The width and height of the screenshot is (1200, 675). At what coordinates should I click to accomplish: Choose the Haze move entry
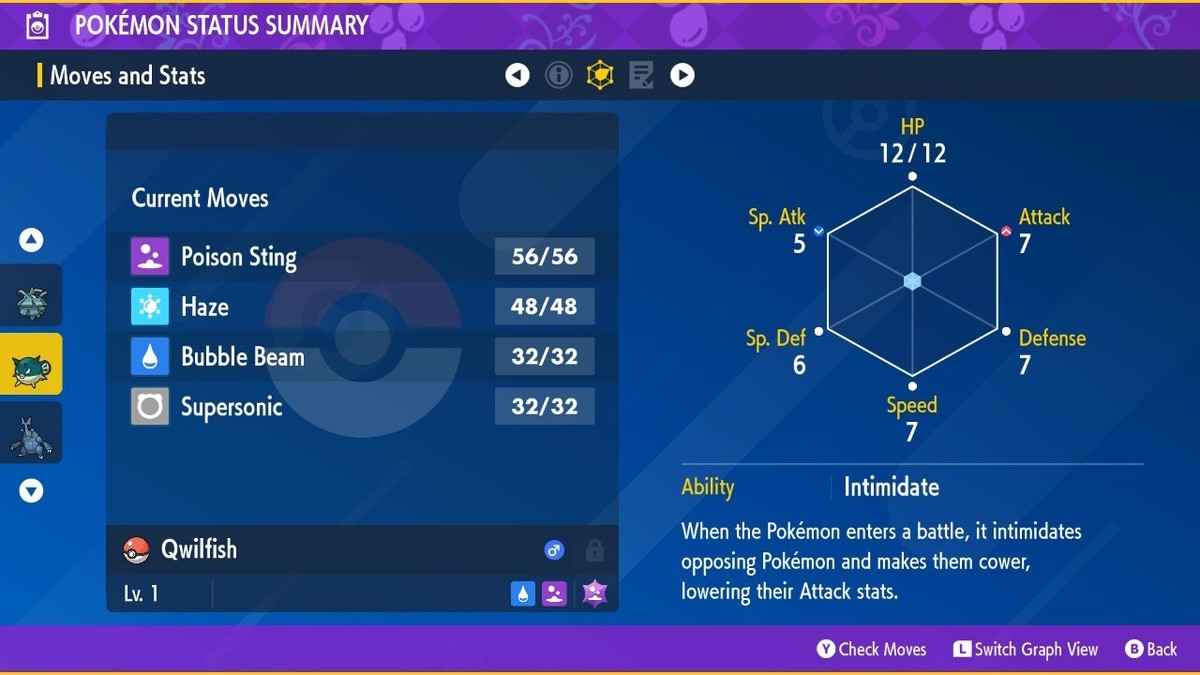[x=362, y=307]
